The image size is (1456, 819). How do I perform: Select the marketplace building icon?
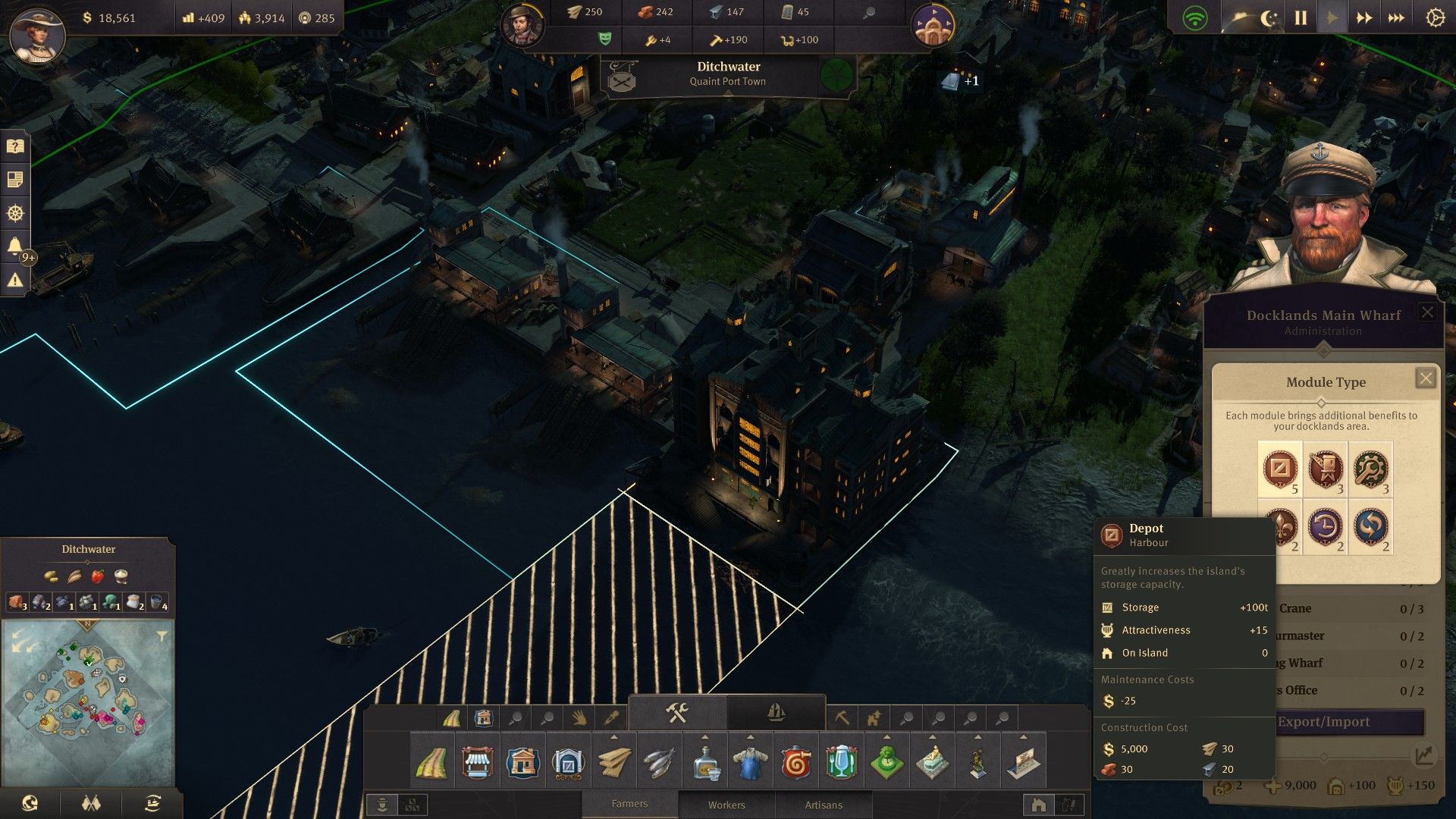[477, 762]
